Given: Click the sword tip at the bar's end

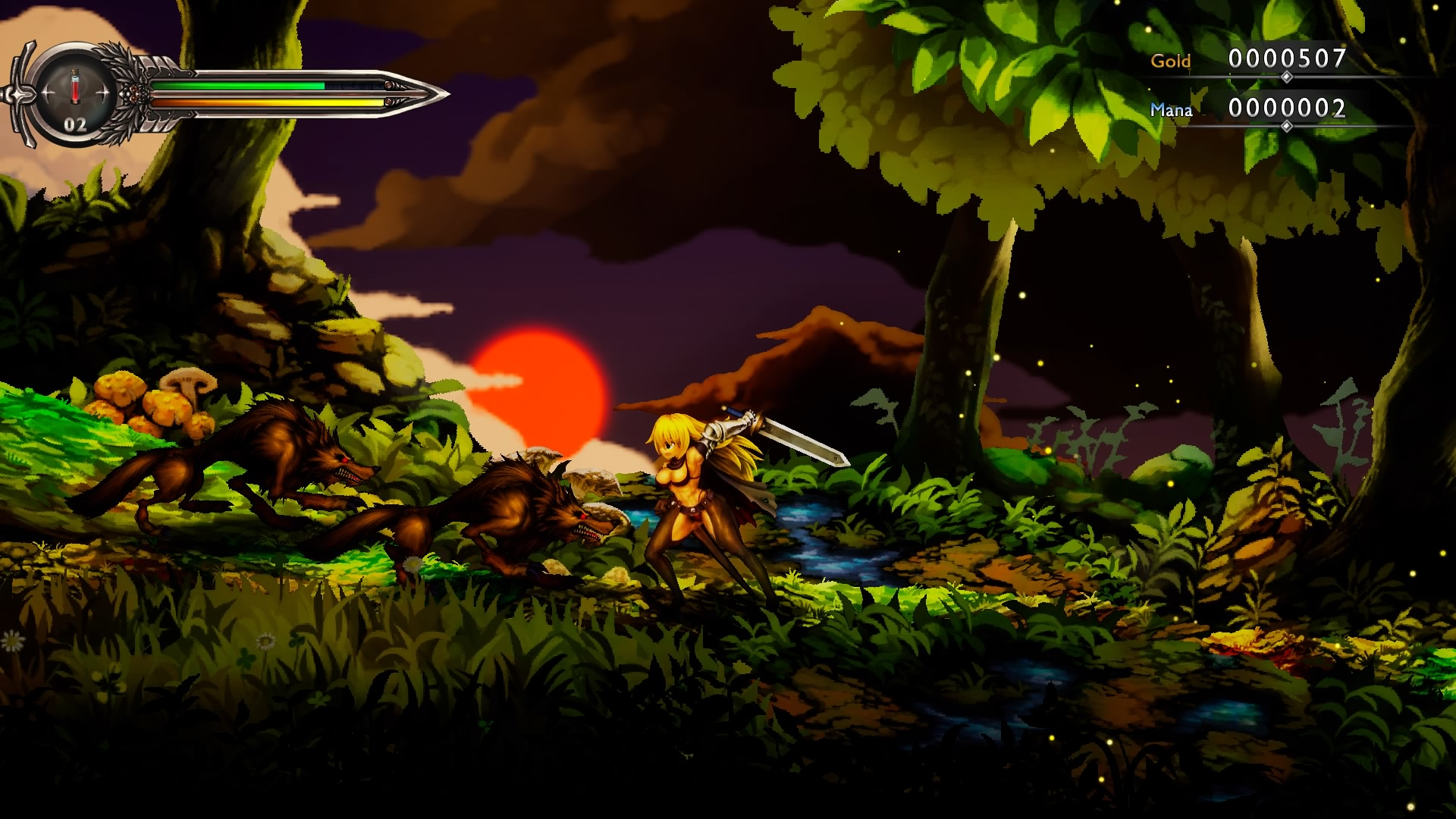Looking at the screenshot, I should tap(447, 93).
